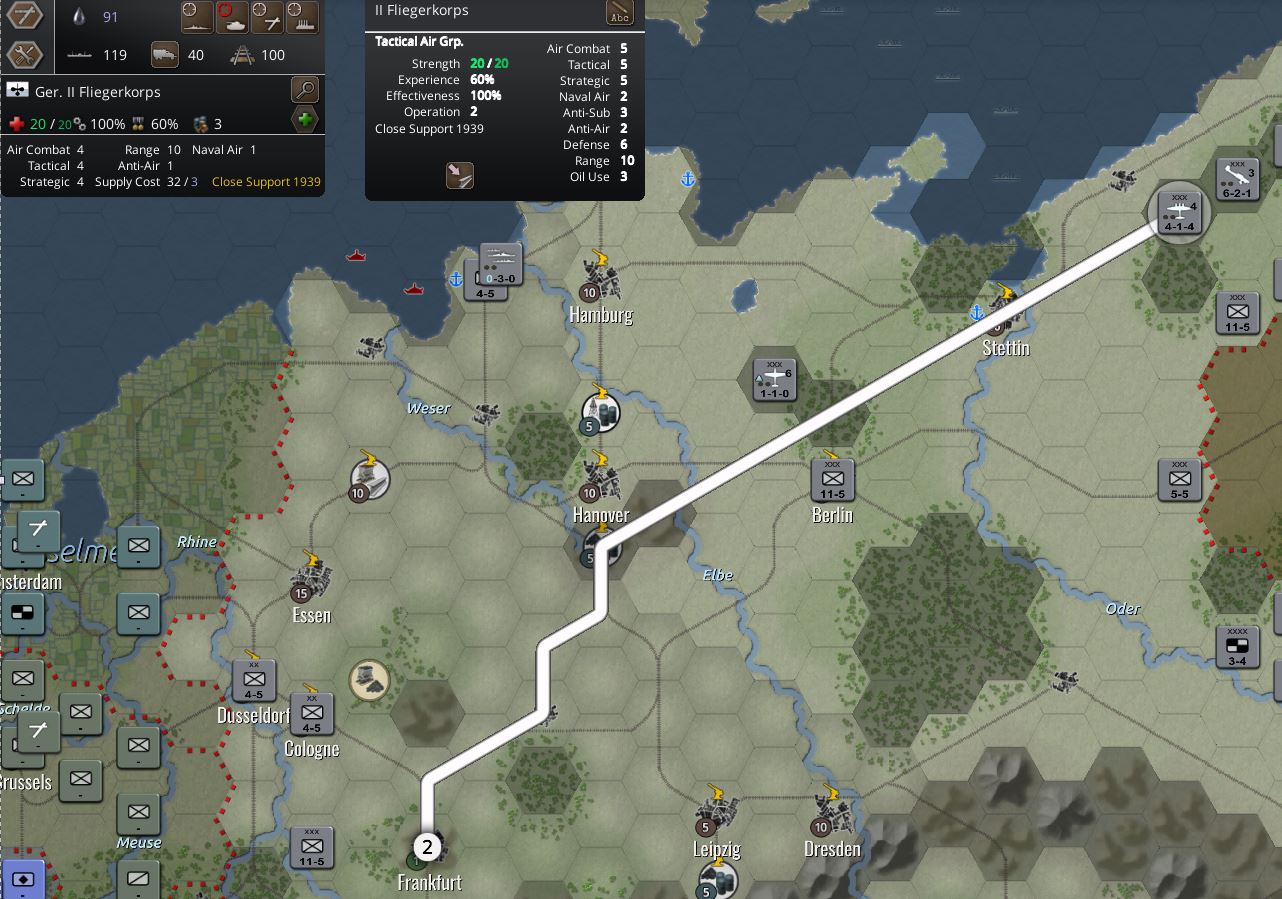
Task: Select the coastal fortification targeting icon
Action: coord(302,17)
